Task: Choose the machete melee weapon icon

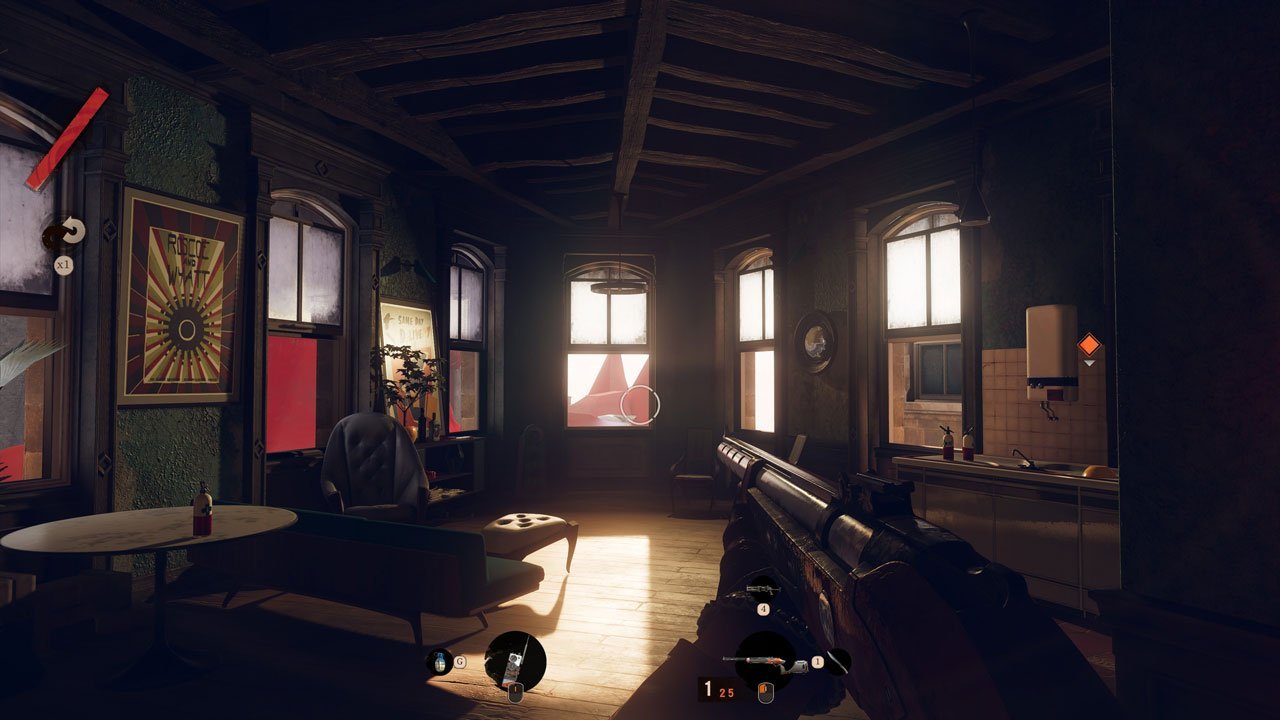Action: [x=837, y=661]
